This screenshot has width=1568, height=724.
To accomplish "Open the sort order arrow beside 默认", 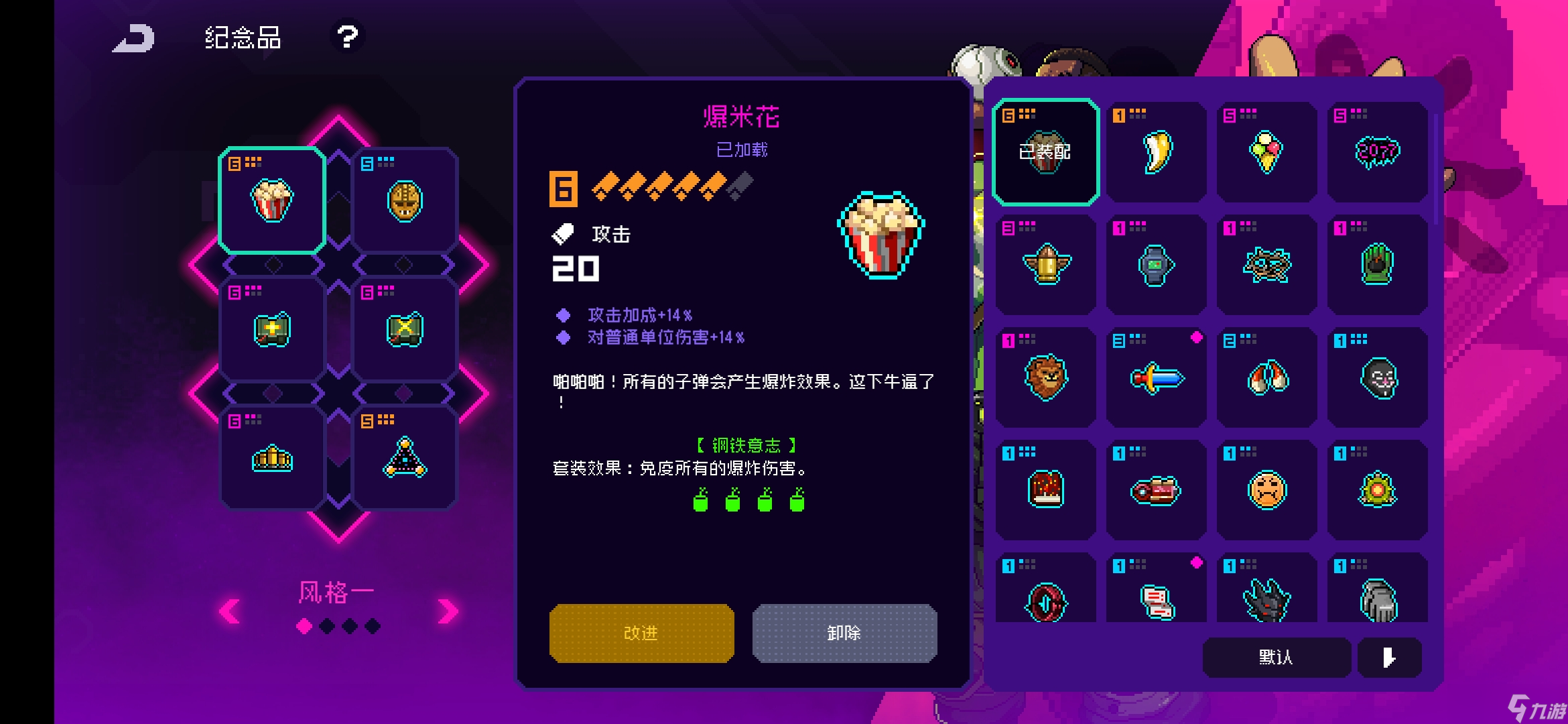I will 1391,658.
